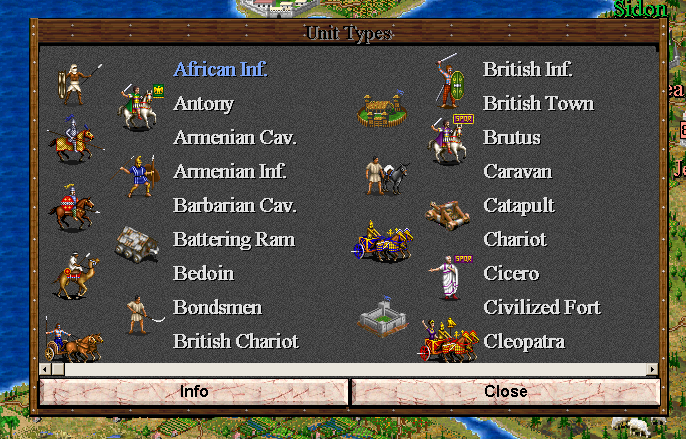Screen dimensions: 686x439
Task: Close the Unit Types dialog
Action: (x=505, y=391)
